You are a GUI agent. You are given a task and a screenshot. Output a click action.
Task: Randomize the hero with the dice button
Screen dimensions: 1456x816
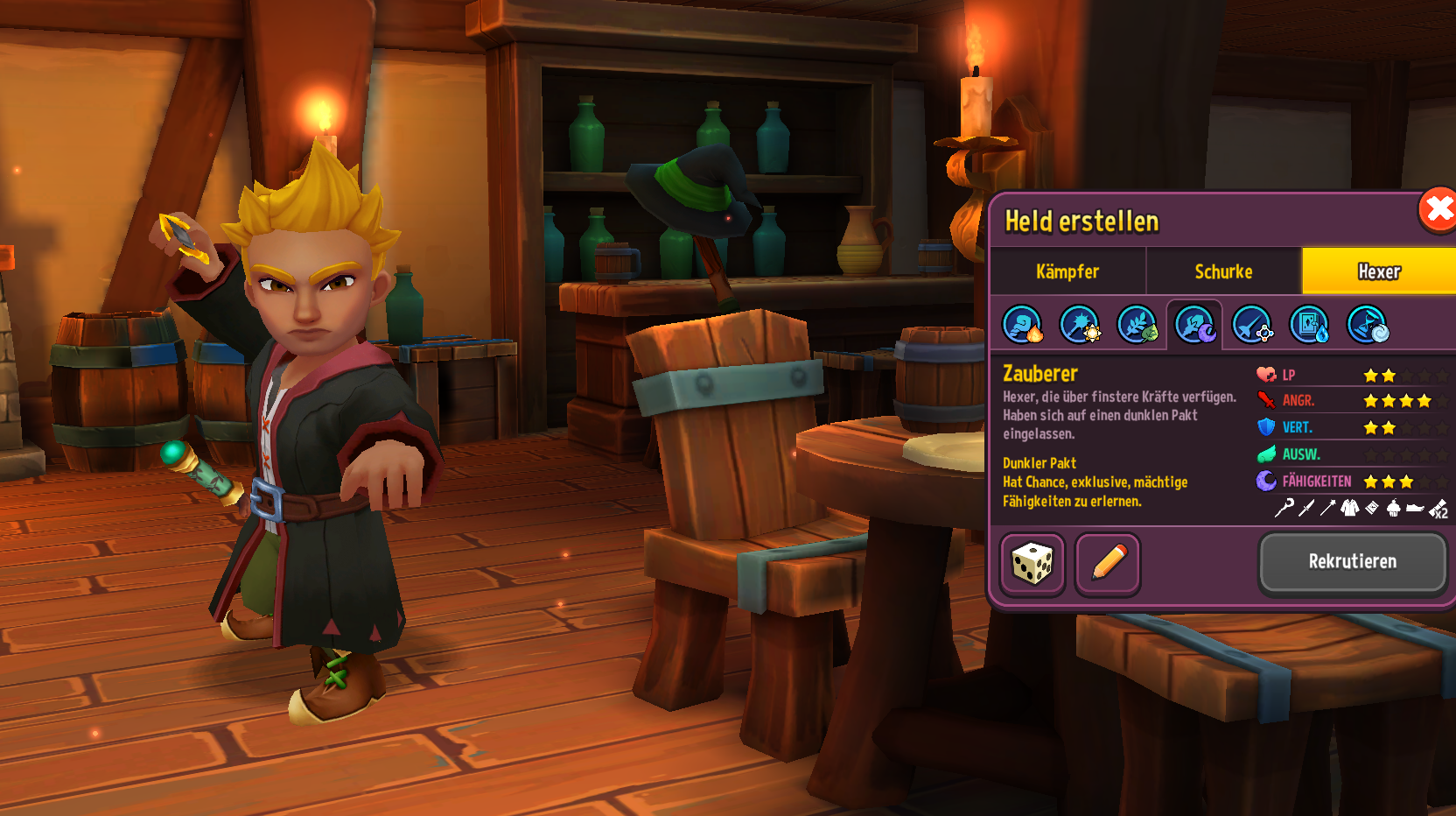click(1032, 564)
